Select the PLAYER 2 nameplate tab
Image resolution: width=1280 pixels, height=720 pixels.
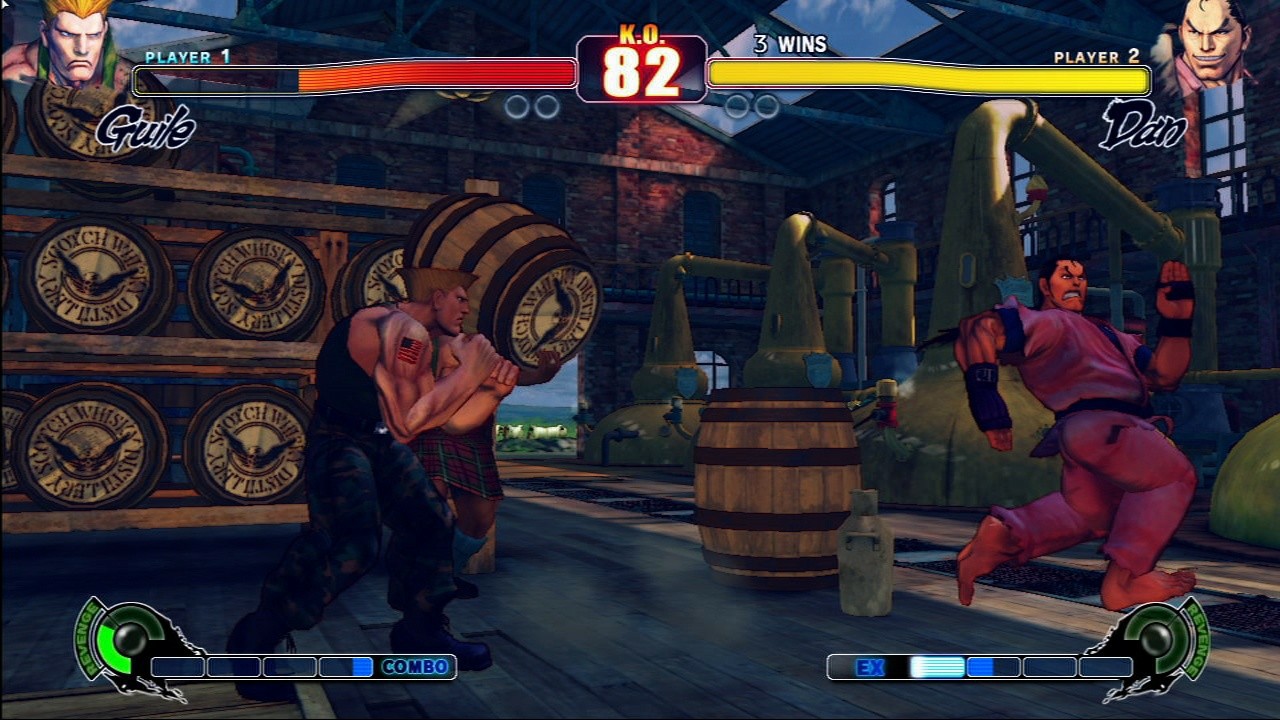point(1096,58)
